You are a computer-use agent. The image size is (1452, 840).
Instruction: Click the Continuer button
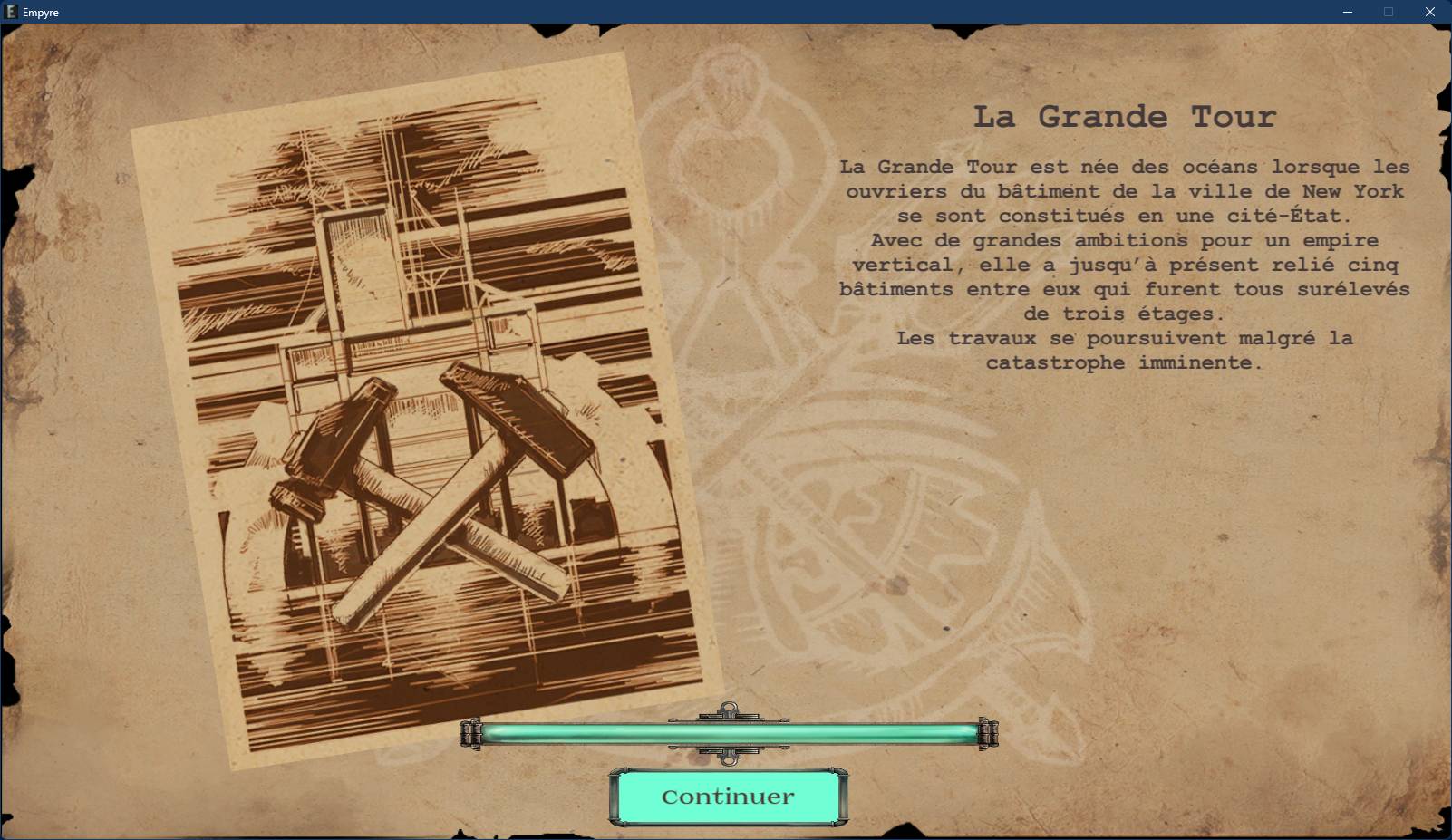728,797
